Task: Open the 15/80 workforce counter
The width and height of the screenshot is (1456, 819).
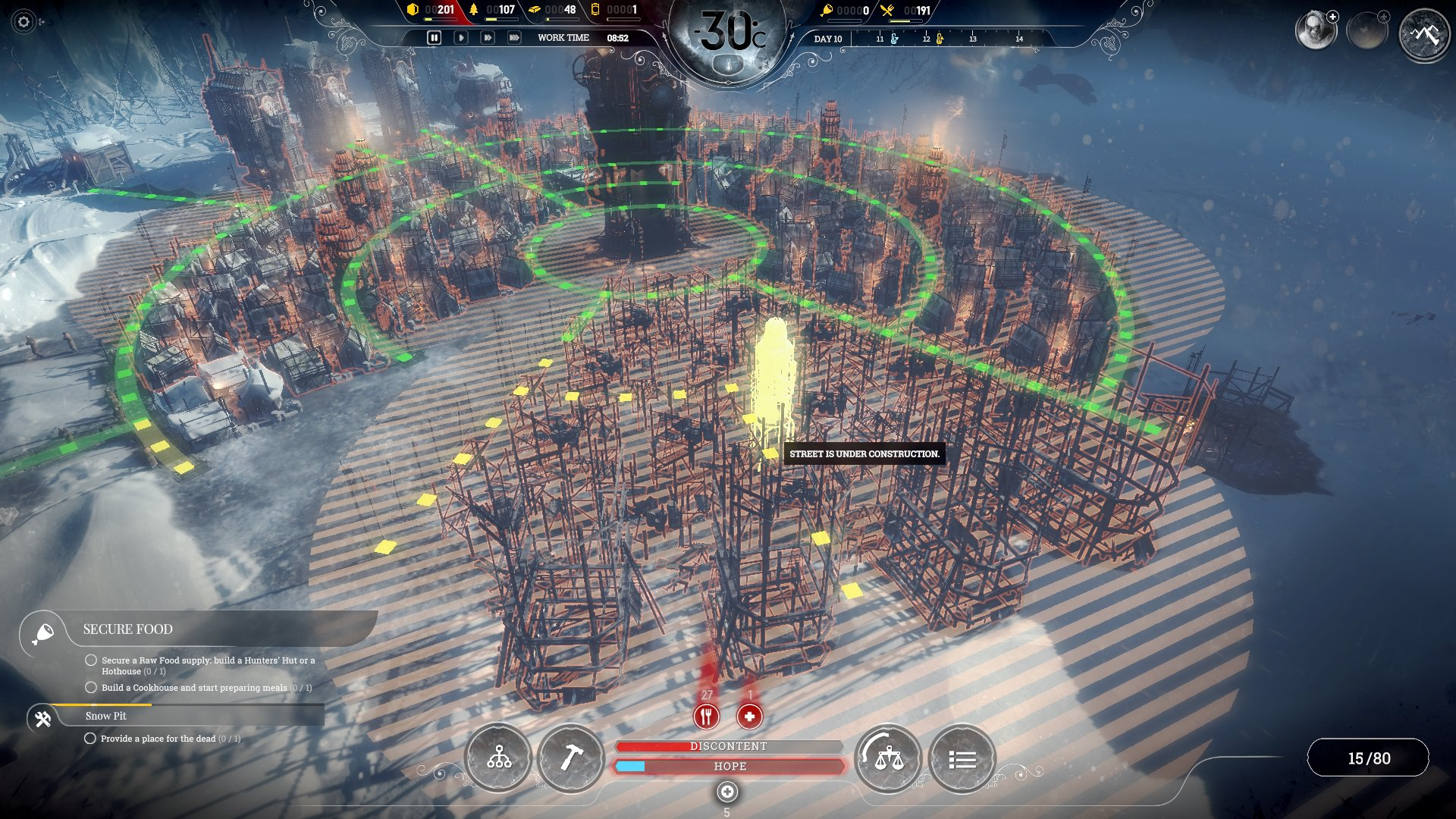Action: [x=1368, y=758]
